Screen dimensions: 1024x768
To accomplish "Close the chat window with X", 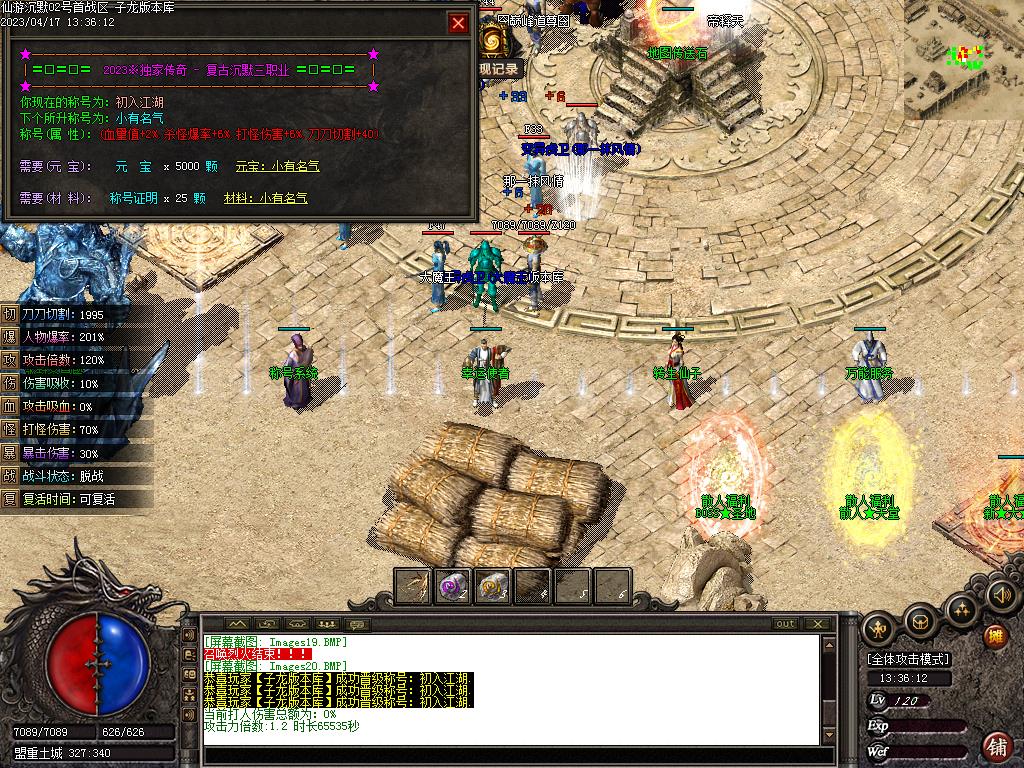I will pyautogui.click(x=820, y=624).
